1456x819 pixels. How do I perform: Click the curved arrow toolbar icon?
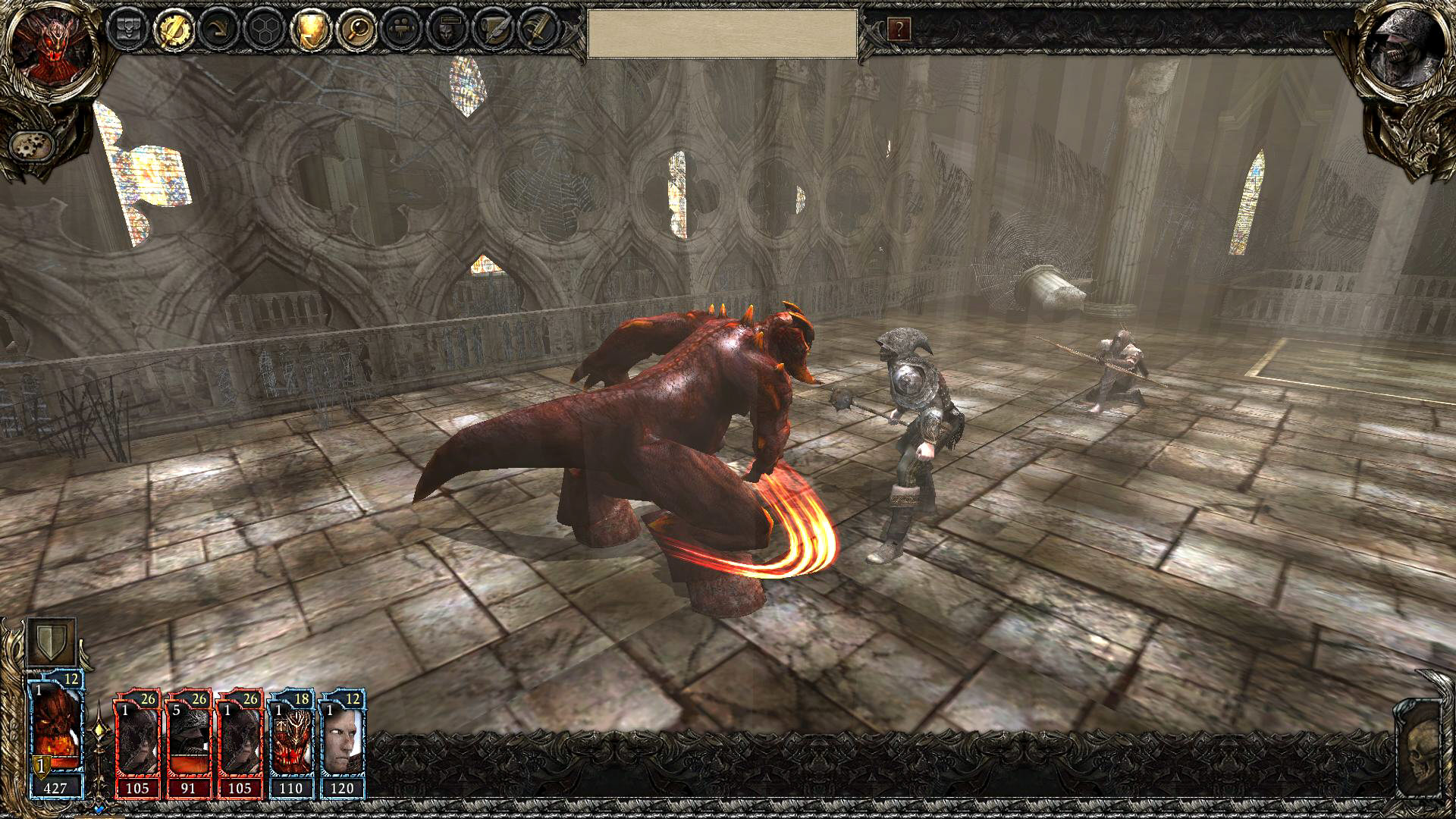(219, 30)
